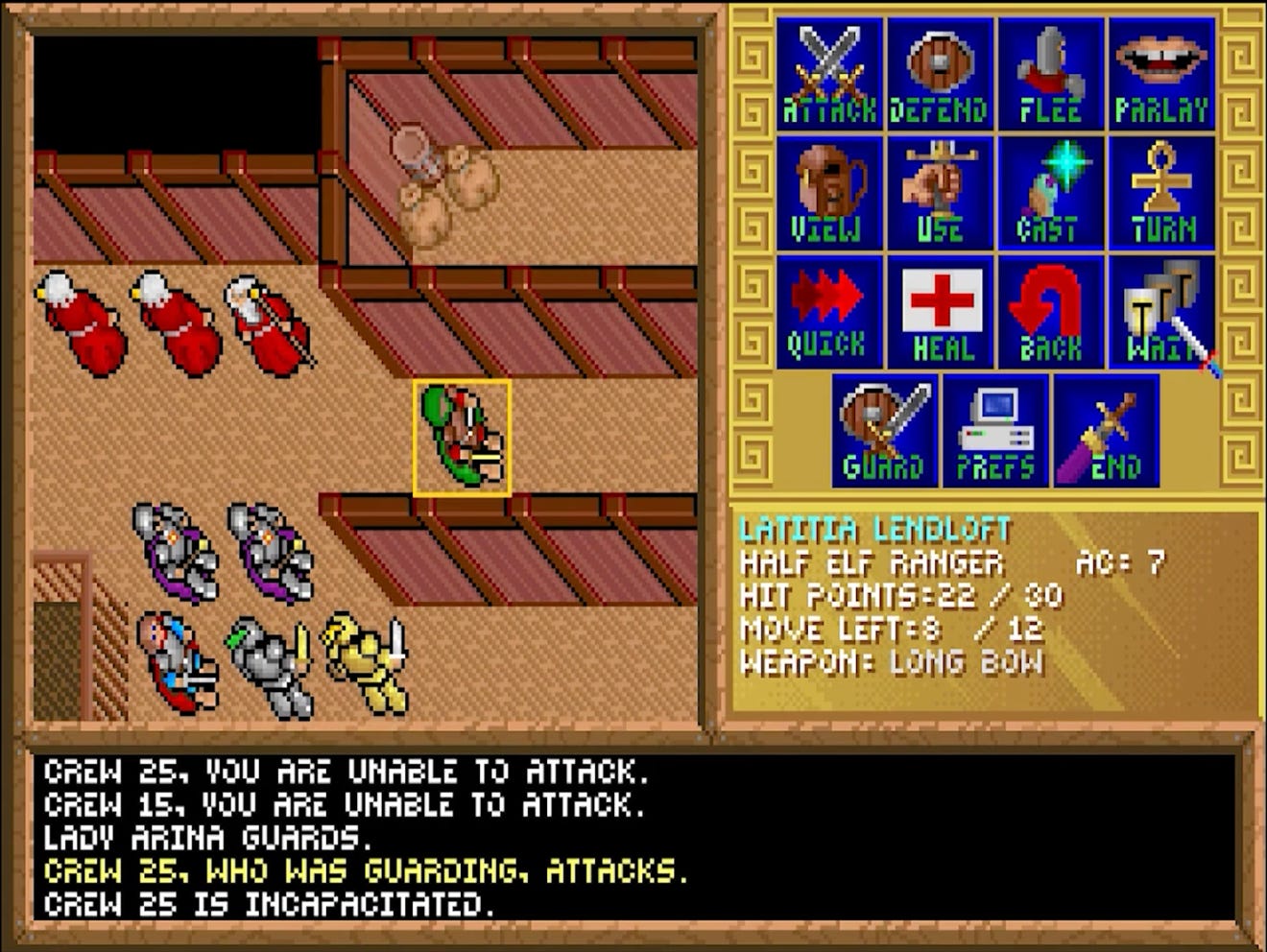Screen dimensions: 1267x952
Task: Click End to finish this character's turn
Action: point(1106,429)
